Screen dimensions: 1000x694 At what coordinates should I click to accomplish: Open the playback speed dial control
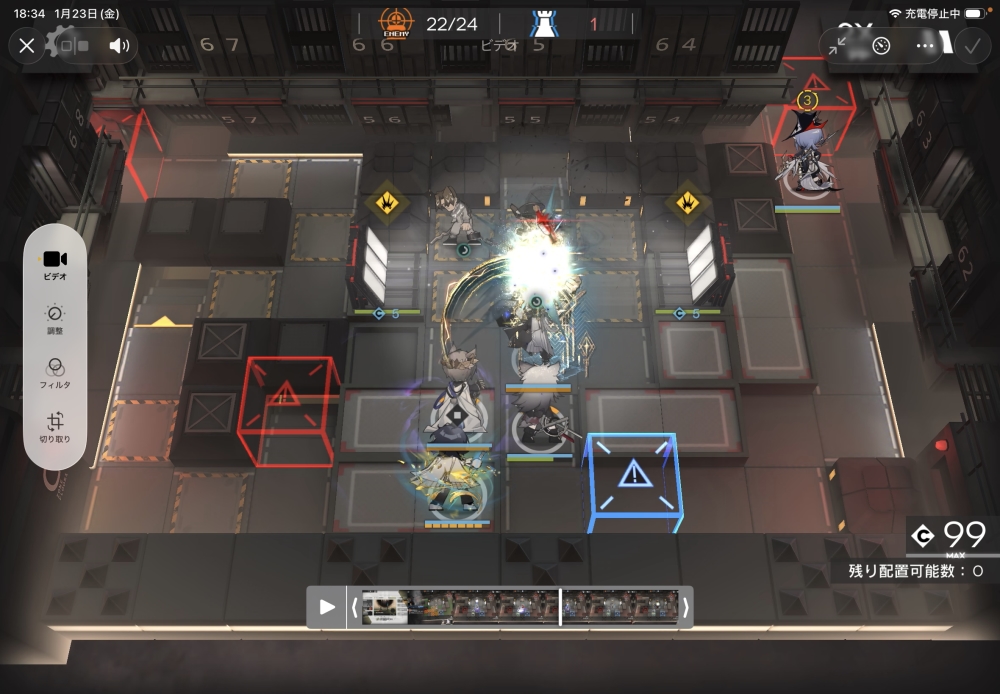click(x=881, y=45)
